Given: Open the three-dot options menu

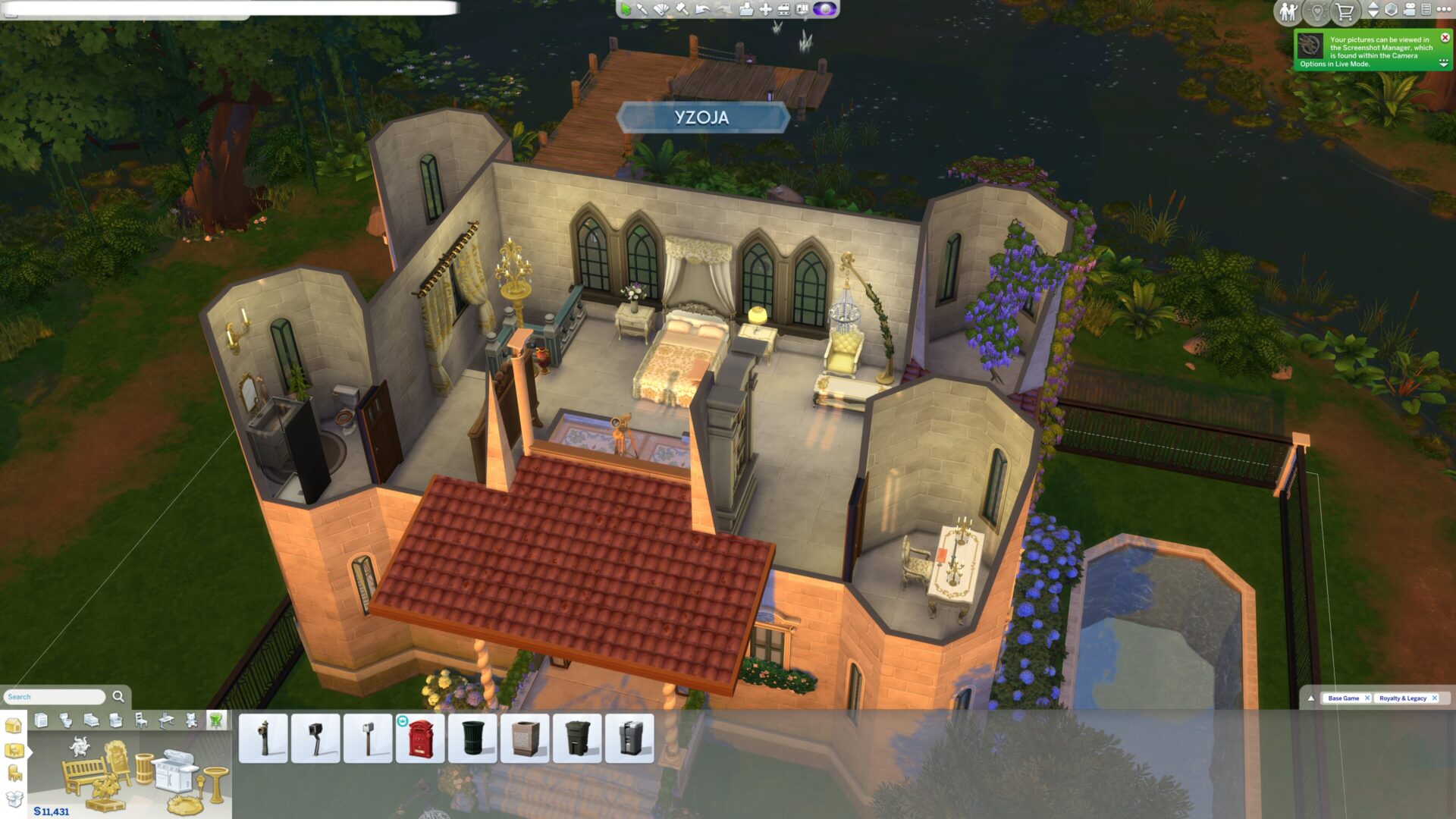Looking at the screenshot, I should [x=1443, y=10].
